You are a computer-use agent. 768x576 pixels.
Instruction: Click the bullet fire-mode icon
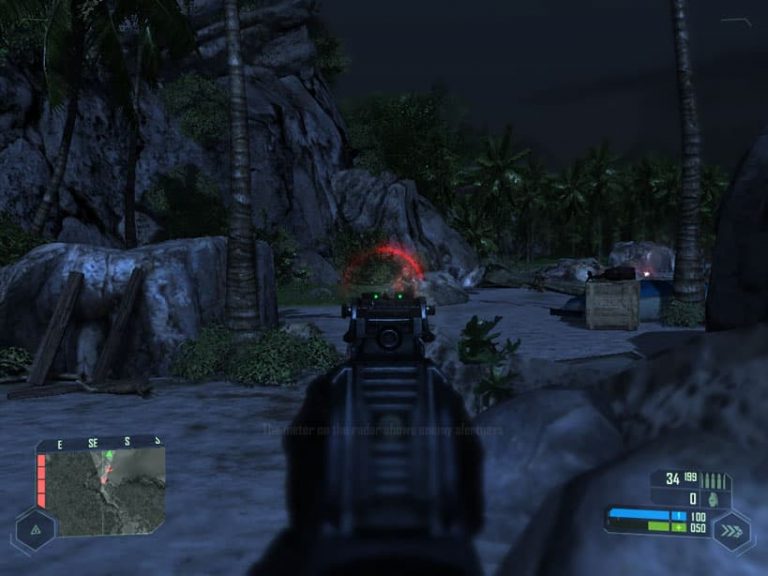click(716, 479)
